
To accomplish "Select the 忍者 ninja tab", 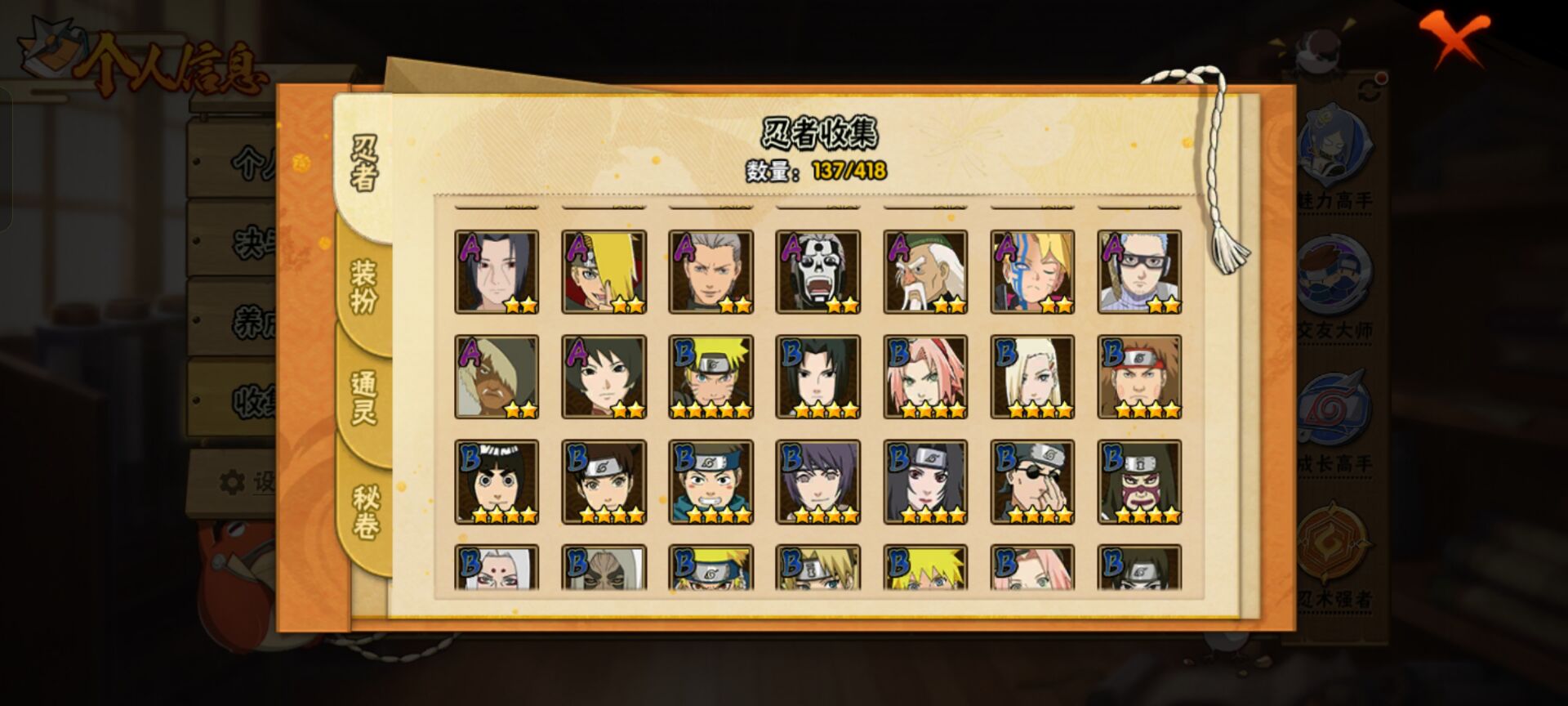I will [364, 163].
